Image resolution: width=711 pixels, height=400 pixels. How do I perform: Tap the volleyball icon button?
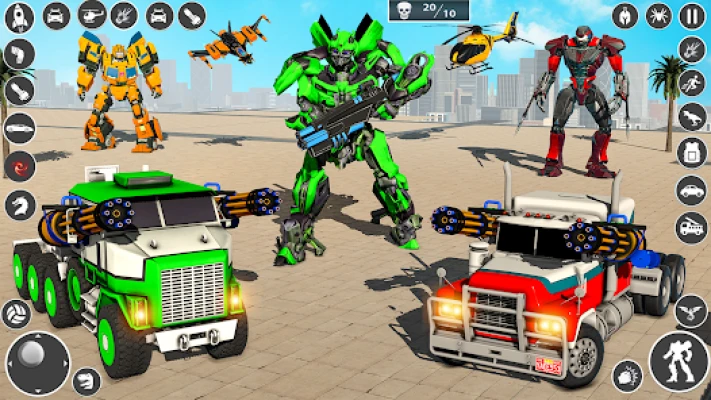16,314
